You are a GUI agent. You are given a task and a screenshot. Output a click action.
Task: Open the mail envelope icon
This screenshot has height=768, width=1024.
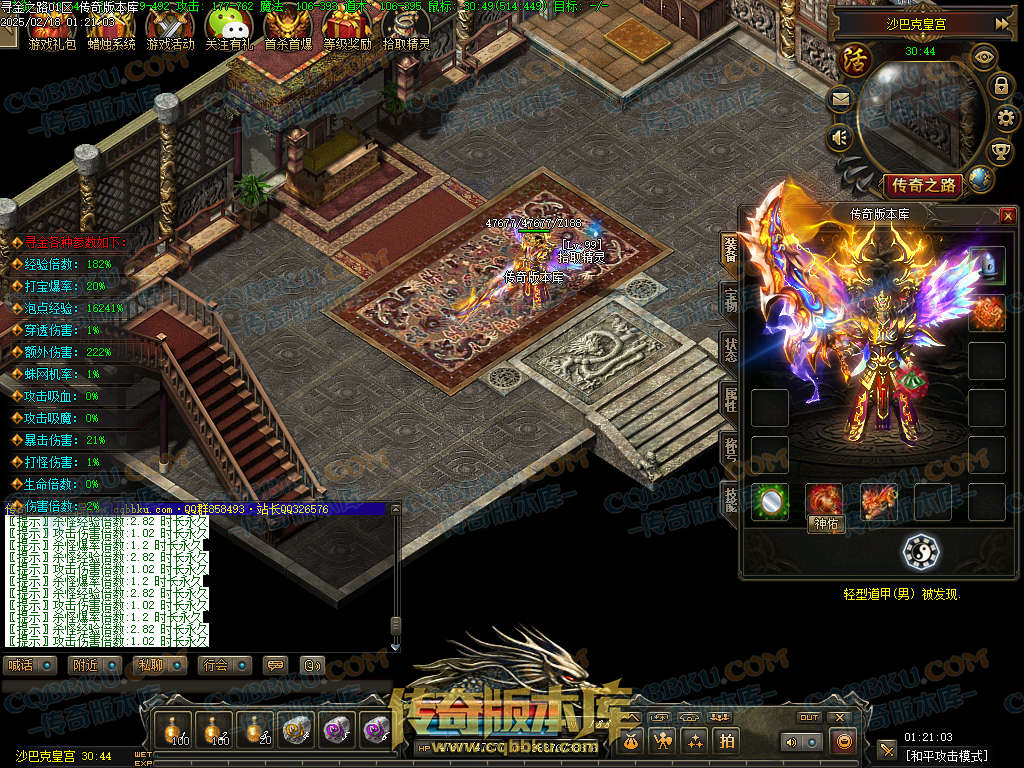839,99
